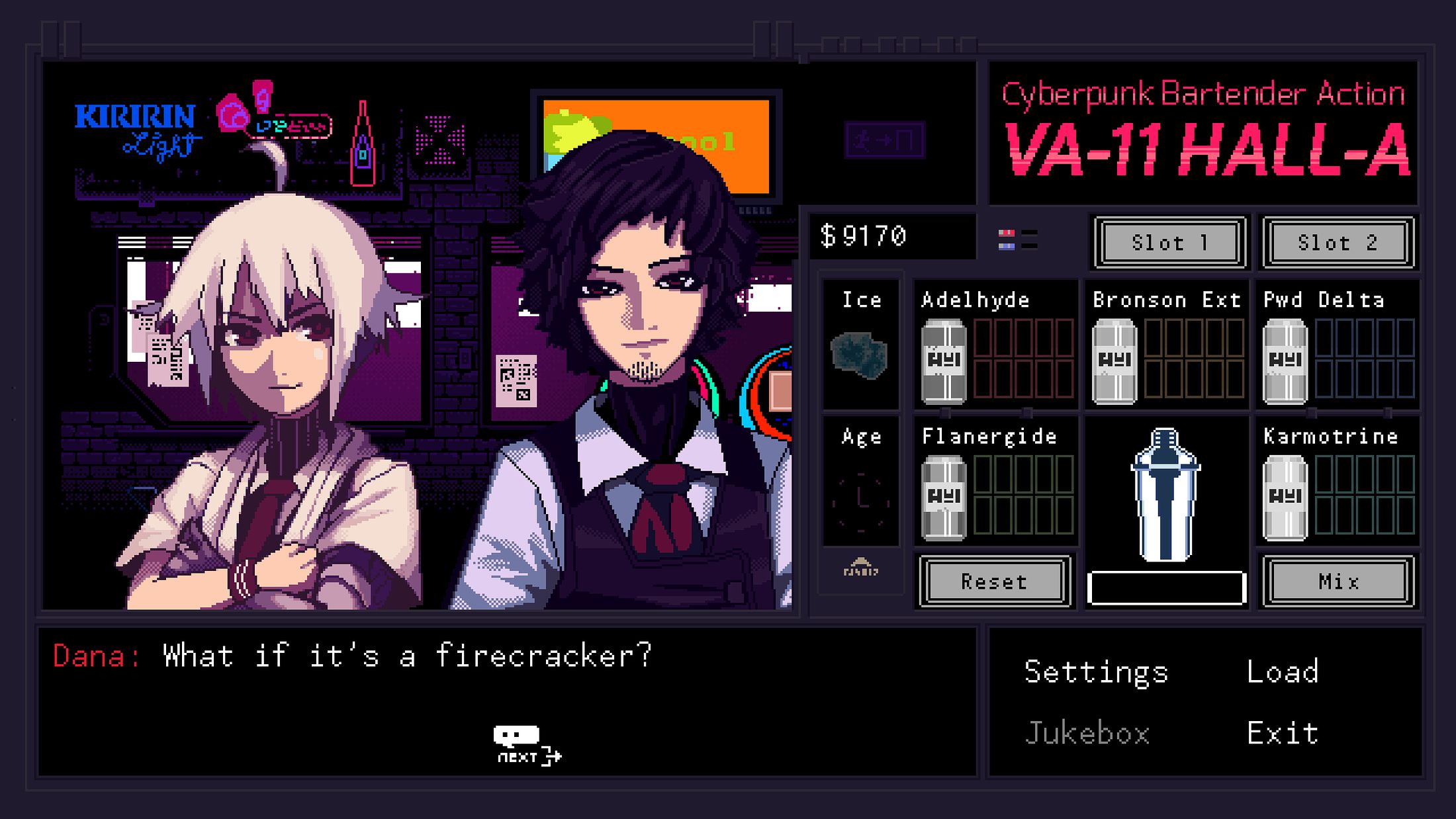This screenshot has height=819, width=1456.
Task: Open the Settings menu
Action: click(1096, 671)
